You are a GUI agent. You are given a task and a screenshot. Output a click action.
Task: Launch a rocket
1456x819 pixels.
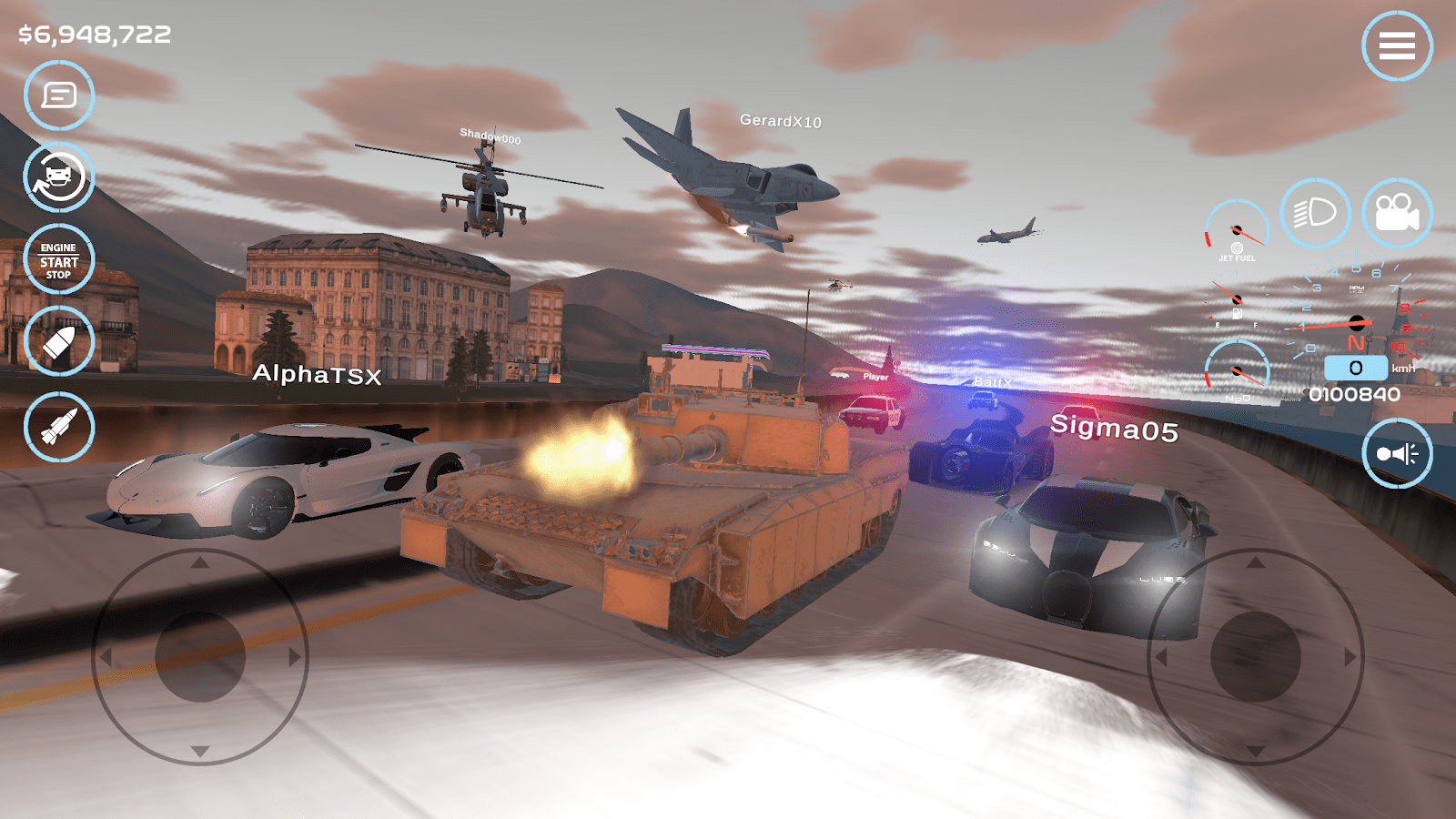[x=57, y=423]
